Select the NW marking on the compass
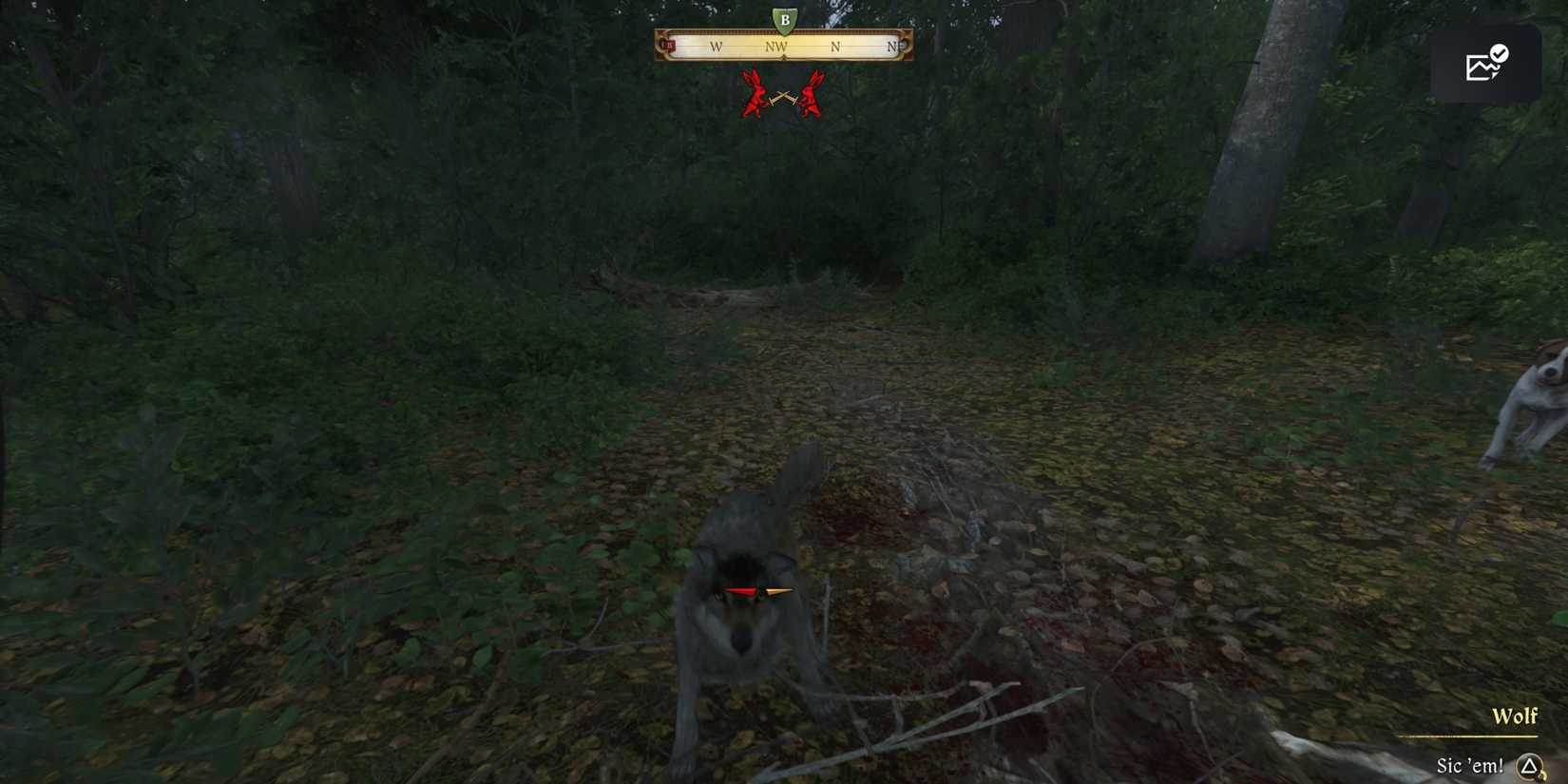Viewport: 1568px width, 784px height. click(776, 45)
